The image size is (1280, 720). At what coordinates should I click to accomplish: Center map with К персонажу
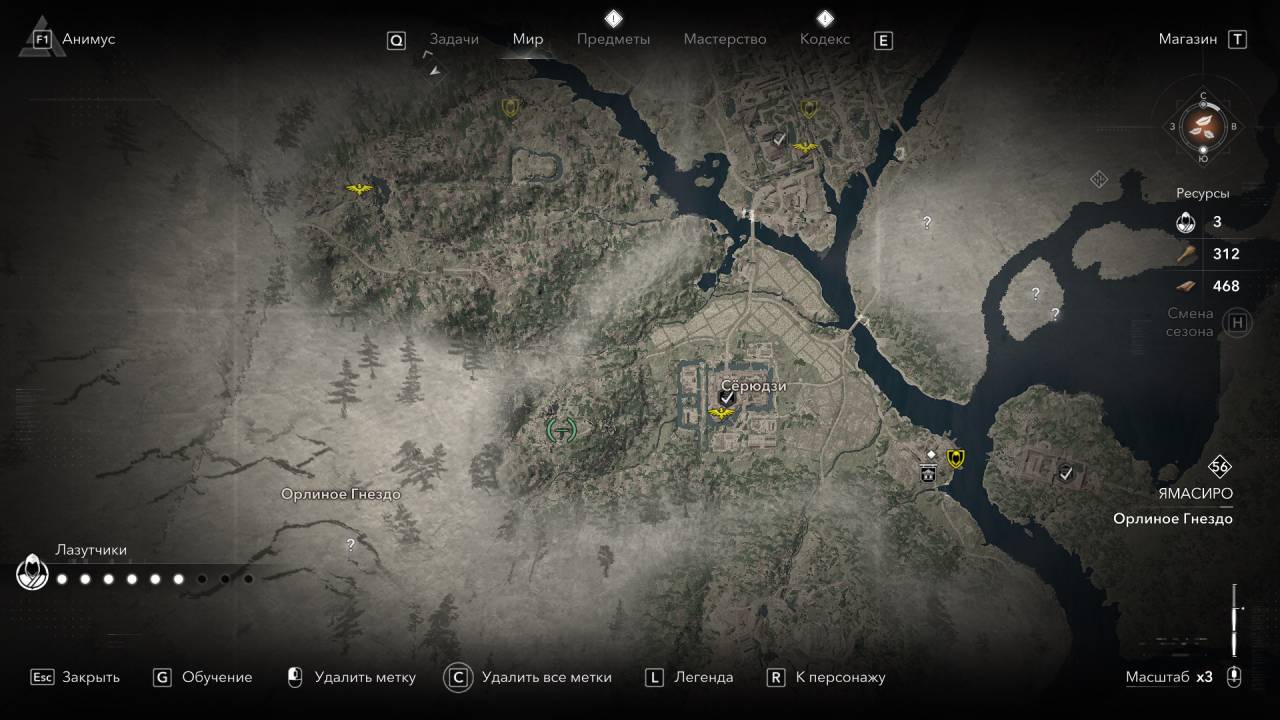pos(840,677)
